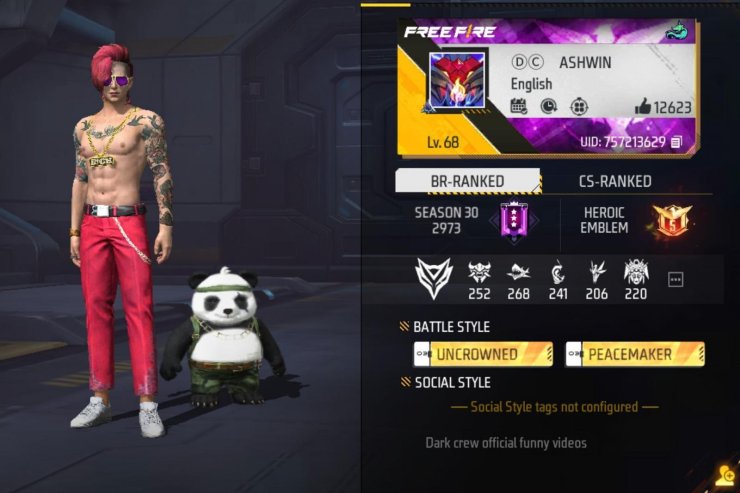
Task: Open the Heroic Emblem badge
Action: [672, 220]
